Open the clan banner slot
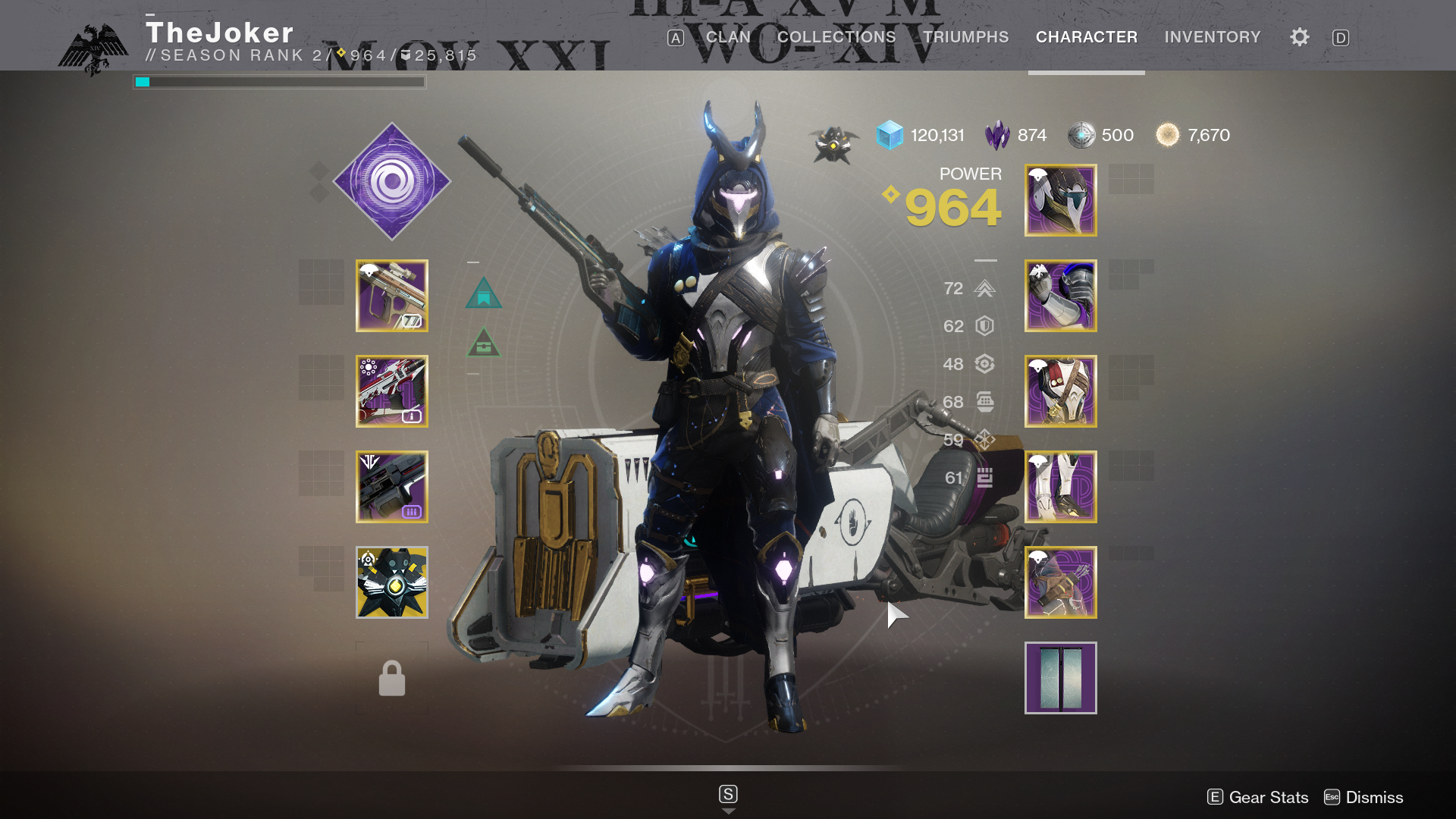The height and width of the screenshot is (819, 1456). point(1060,678)
